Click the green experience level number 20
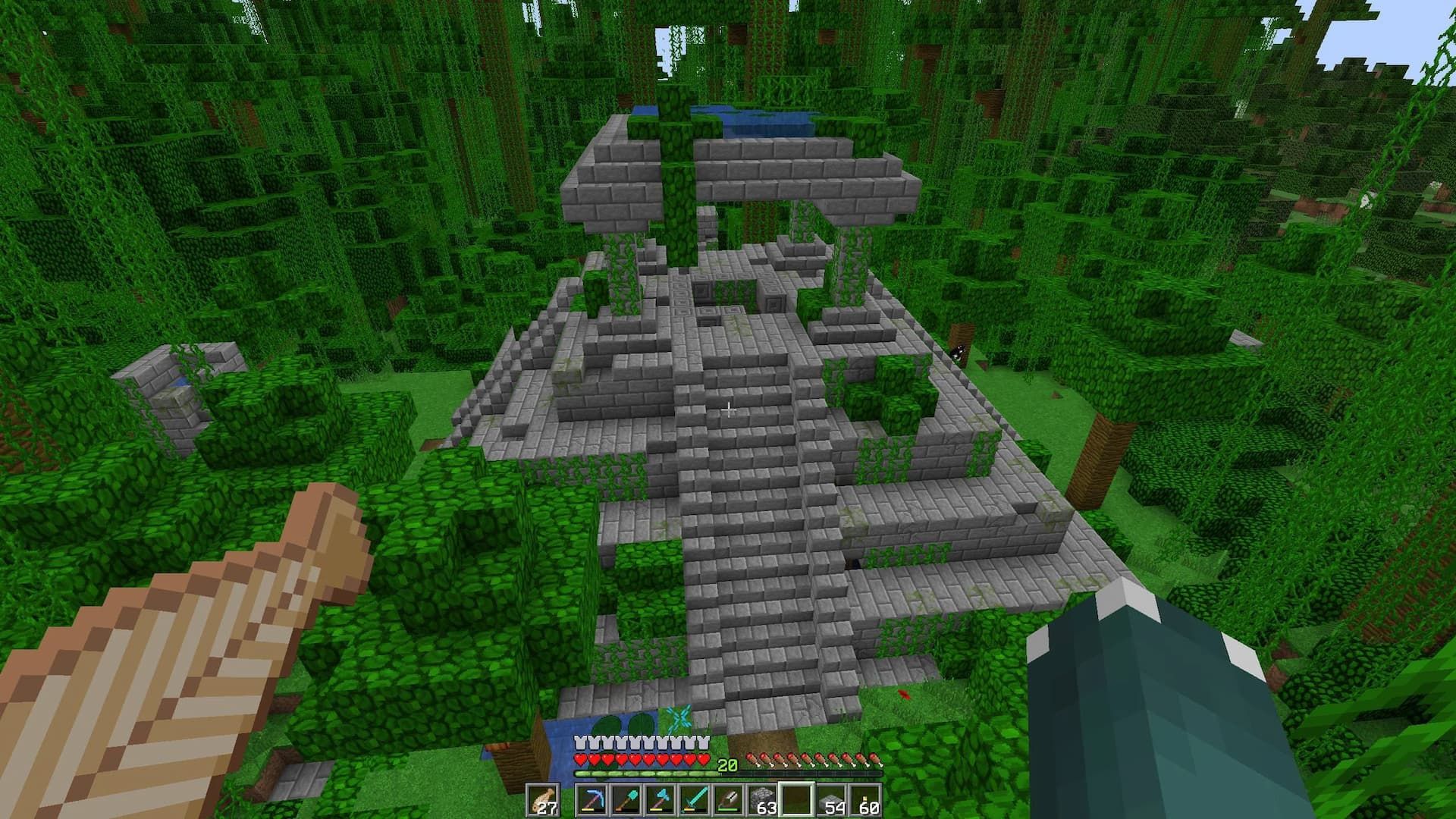This screenshot has width=1456, height=819. click(x=727, y=764)
